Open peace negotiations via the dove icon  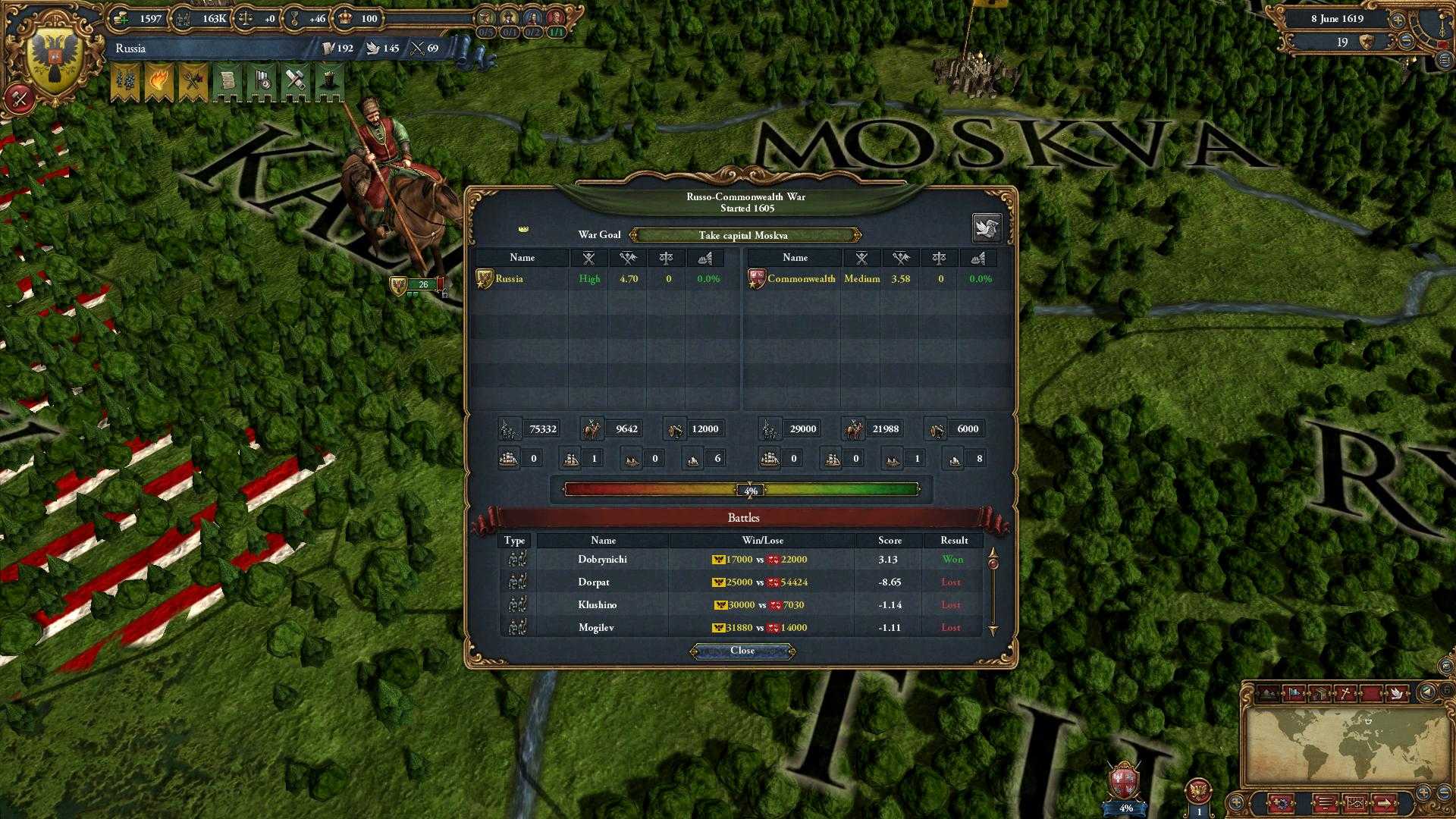[987, 227]
